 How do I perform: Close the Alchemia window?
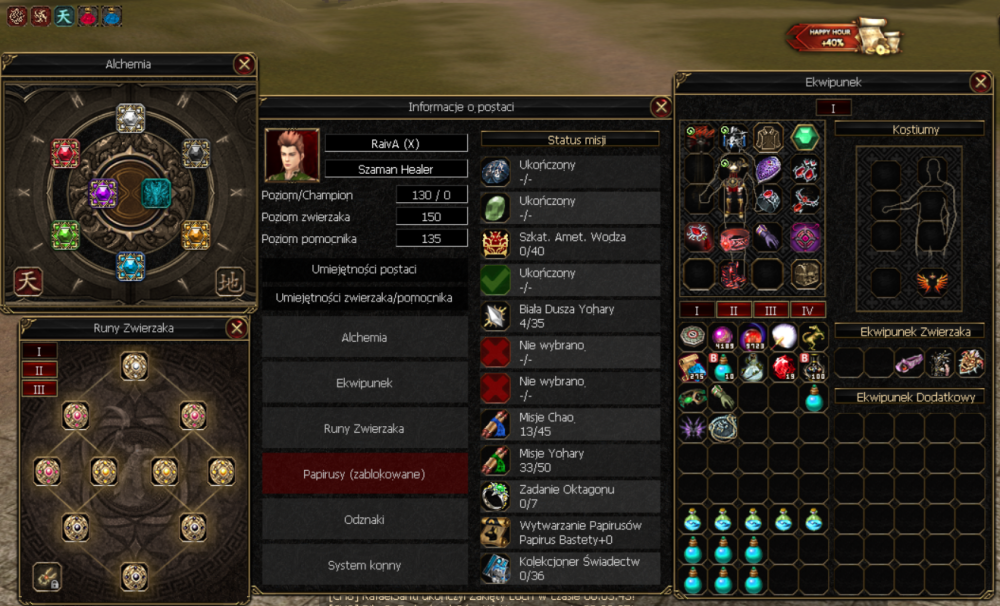[x=243, y=65]
